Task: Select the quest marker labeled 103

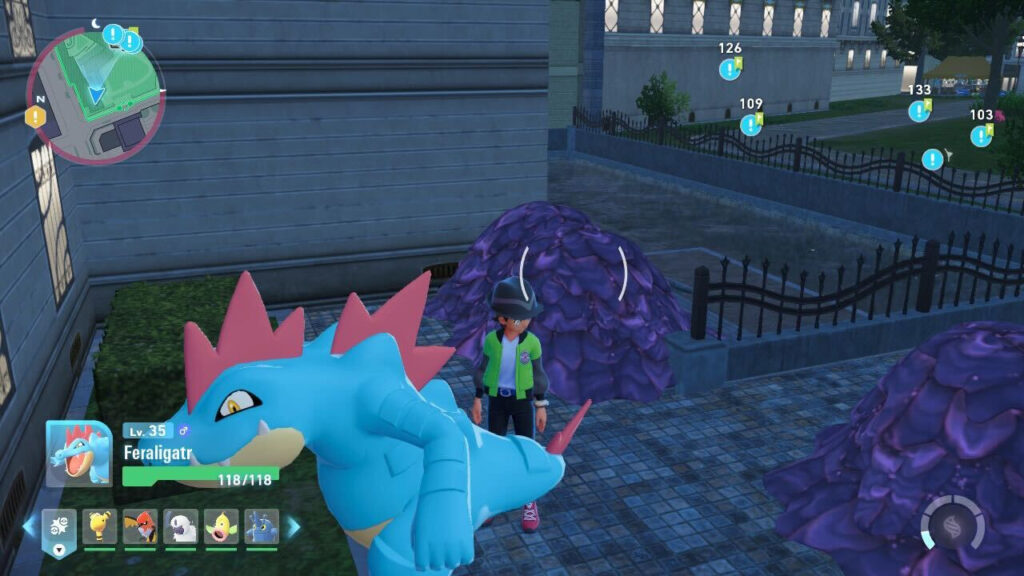Action: (981, 136)
